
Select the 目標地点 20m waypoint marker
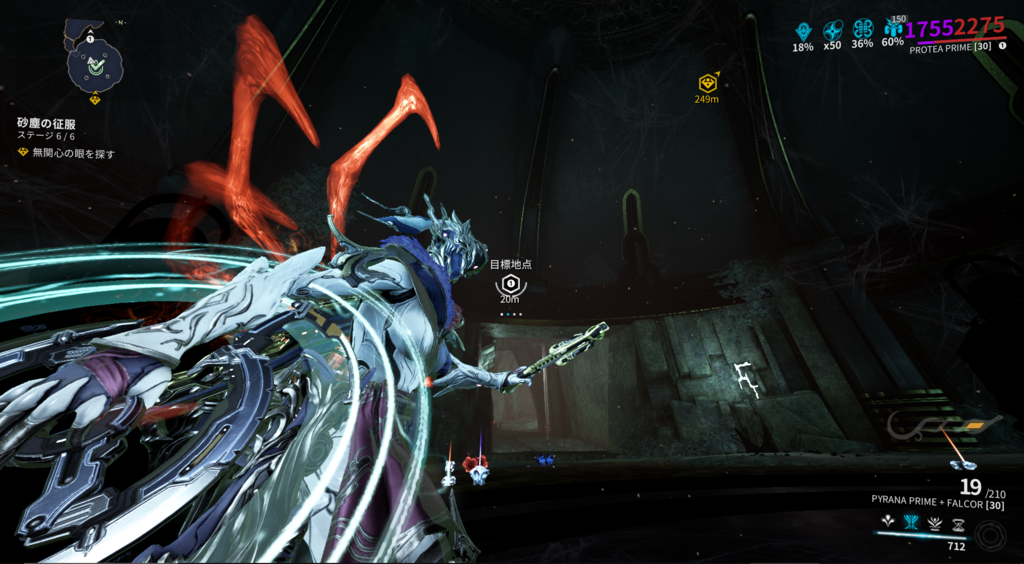point(510,284)
